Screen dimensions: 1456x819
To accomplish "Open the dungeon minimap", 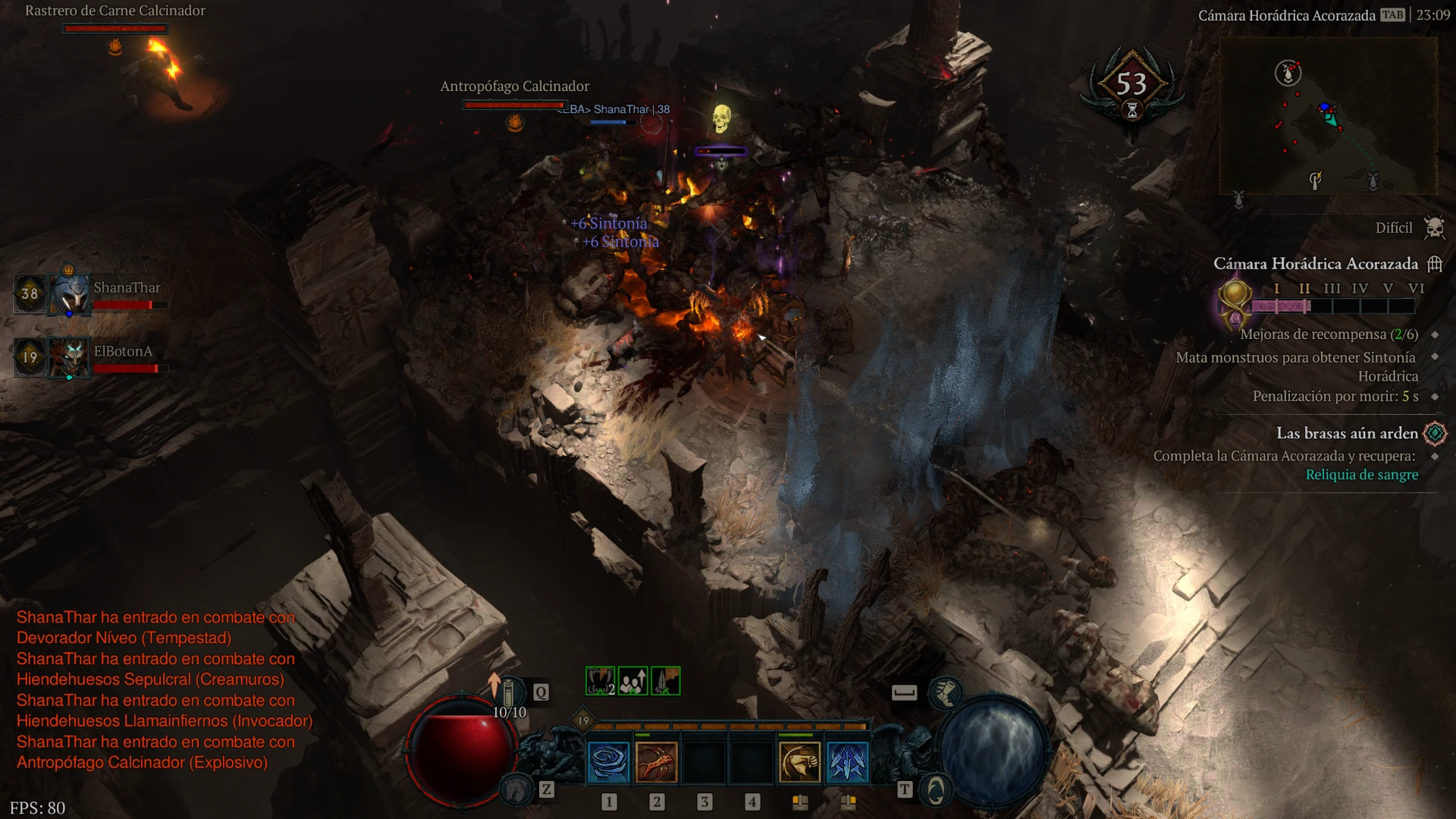I will (x=1327, y=116).
